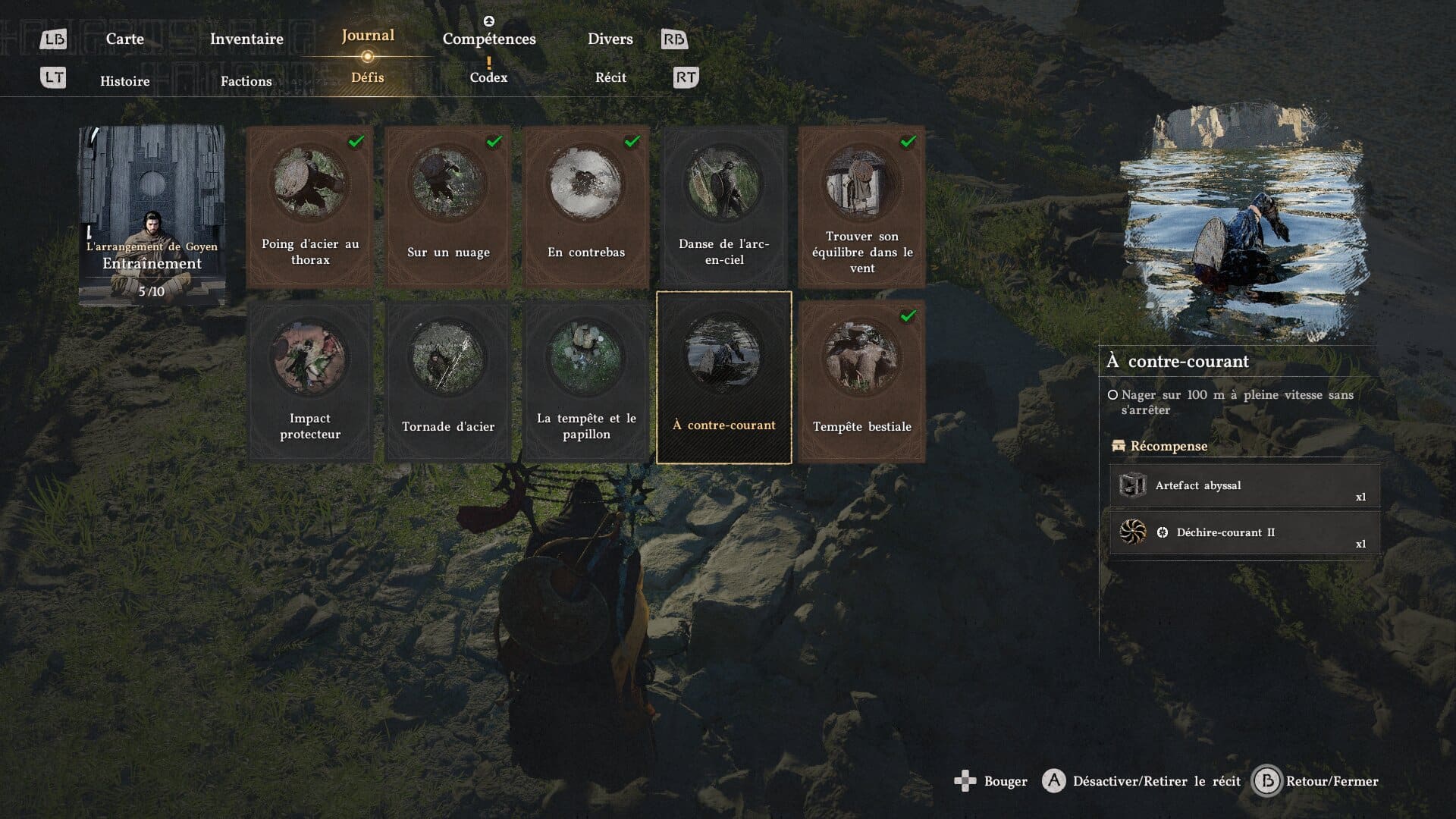Switch to the Factions sub-tab
Screen dimensions: 1456x819
pyautogui.click(x=246, y=81)
